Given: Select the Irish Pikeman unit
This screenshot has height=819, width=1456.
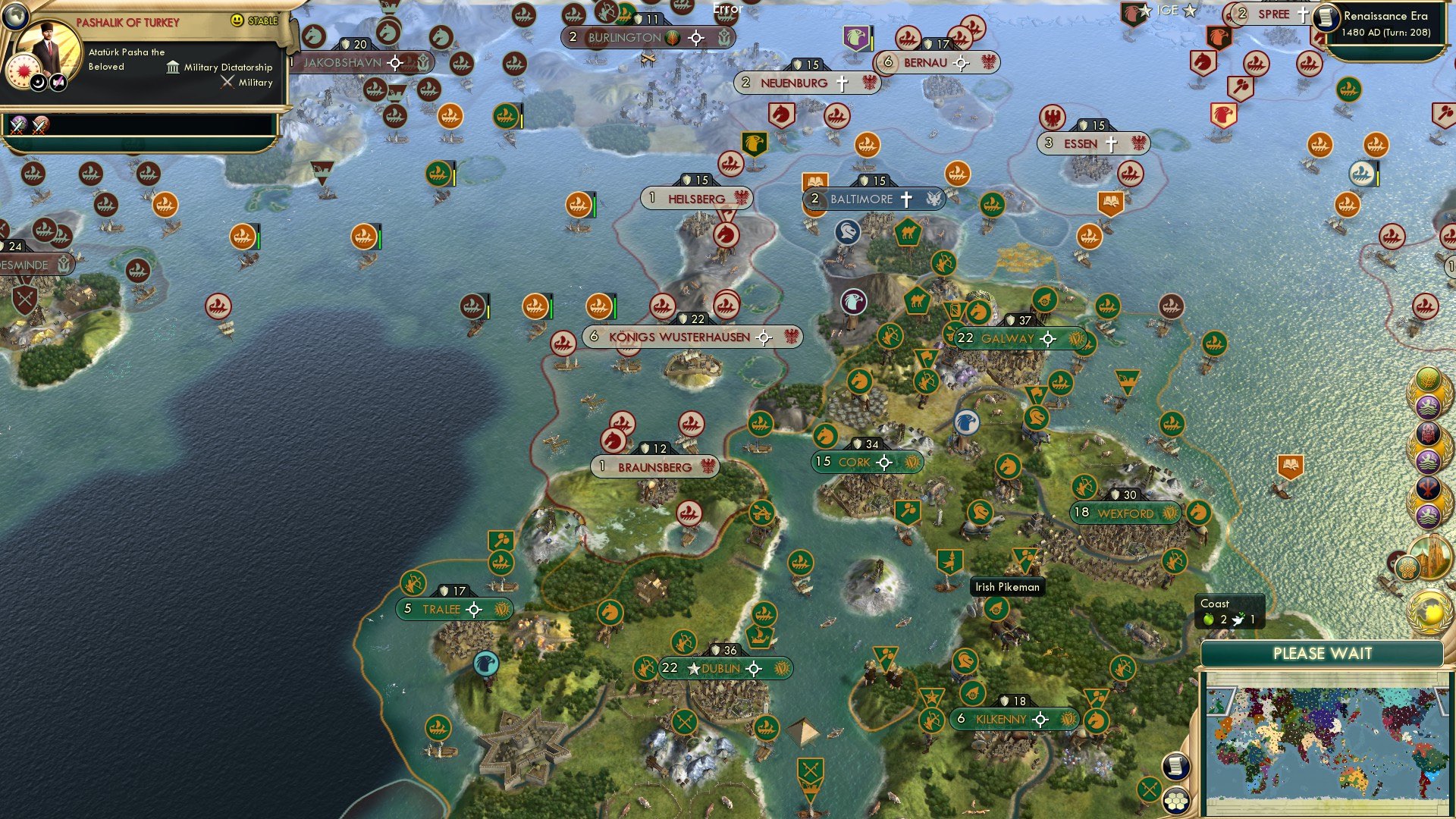Looking at the screenshot, I should pyautogui.click(x=1009, y=586).
